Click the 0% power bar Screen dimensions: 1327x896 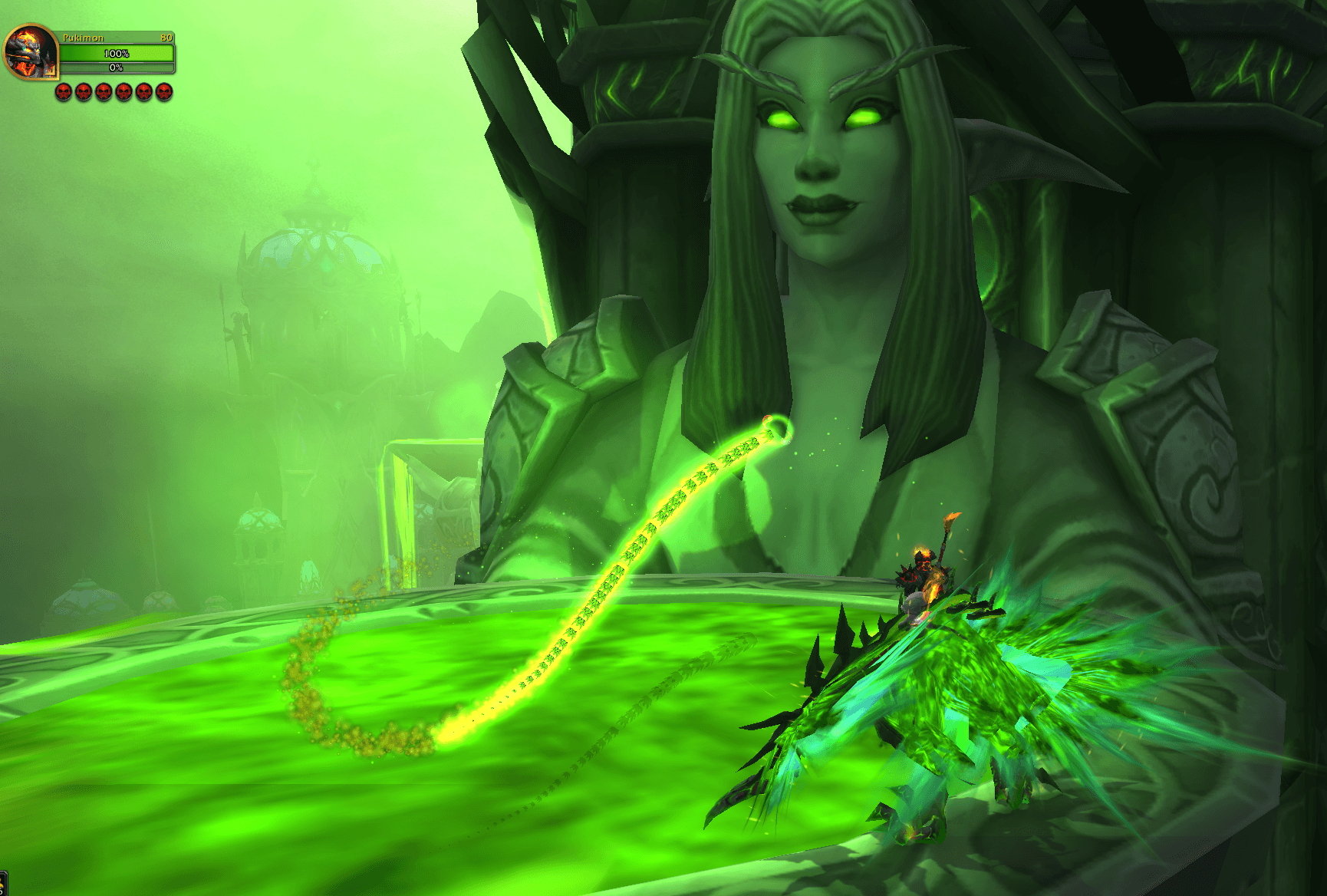117,67
